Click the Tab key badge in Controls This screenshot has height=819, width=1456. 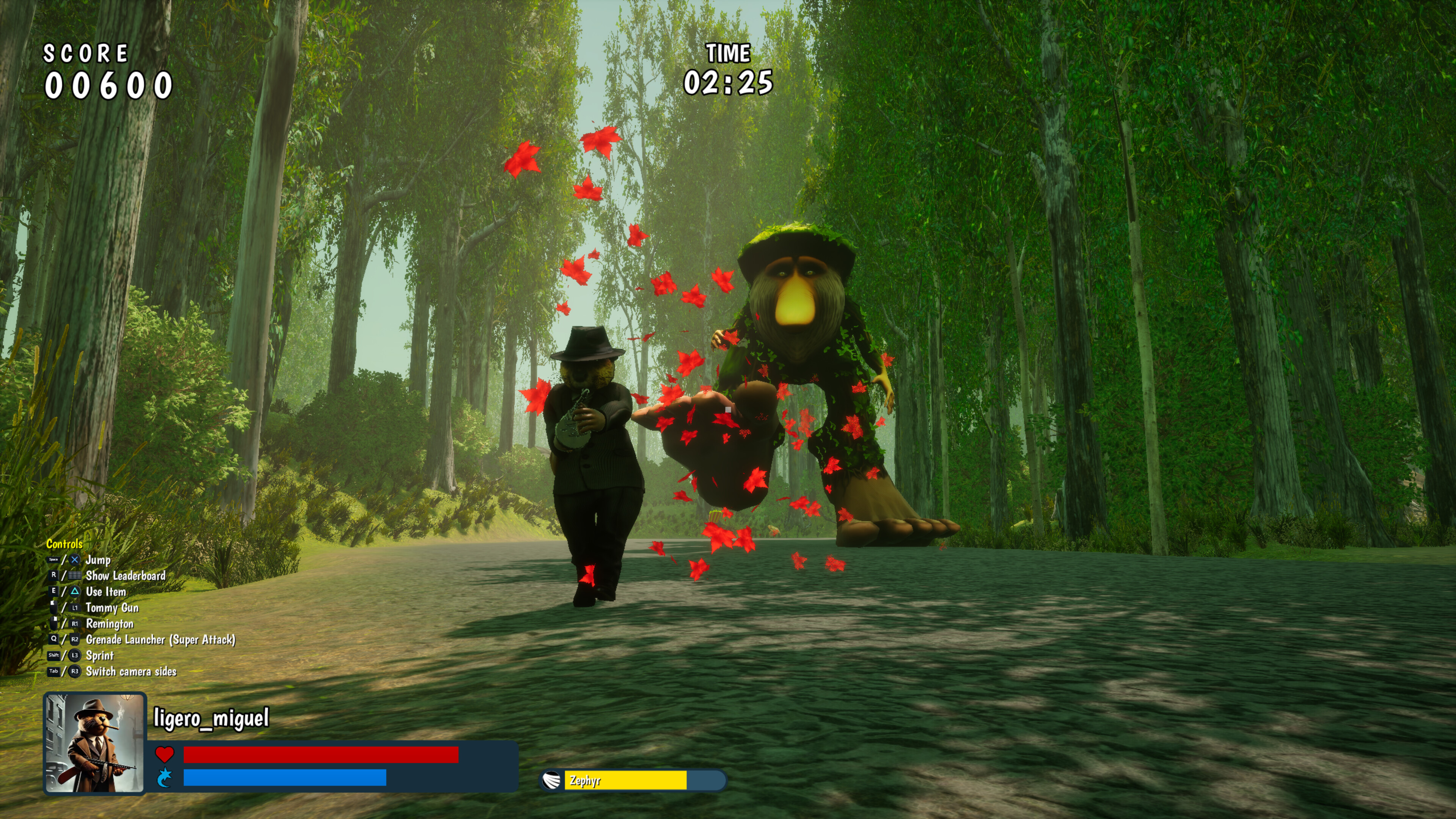pos(54,671)
